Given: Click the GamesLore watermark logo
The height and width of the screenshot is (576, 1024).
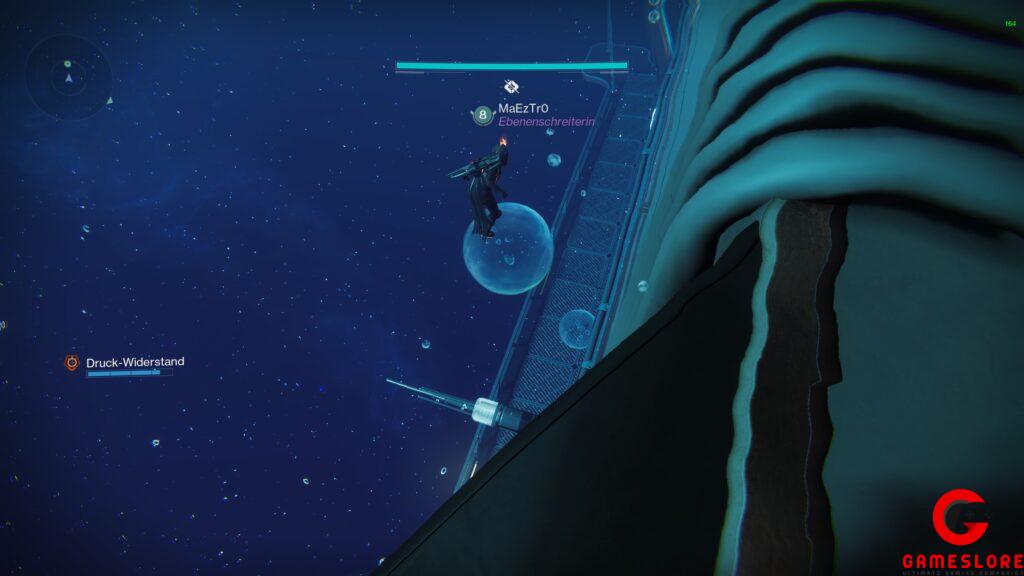Looking at the screenshot, I should (x=961, y=531).
